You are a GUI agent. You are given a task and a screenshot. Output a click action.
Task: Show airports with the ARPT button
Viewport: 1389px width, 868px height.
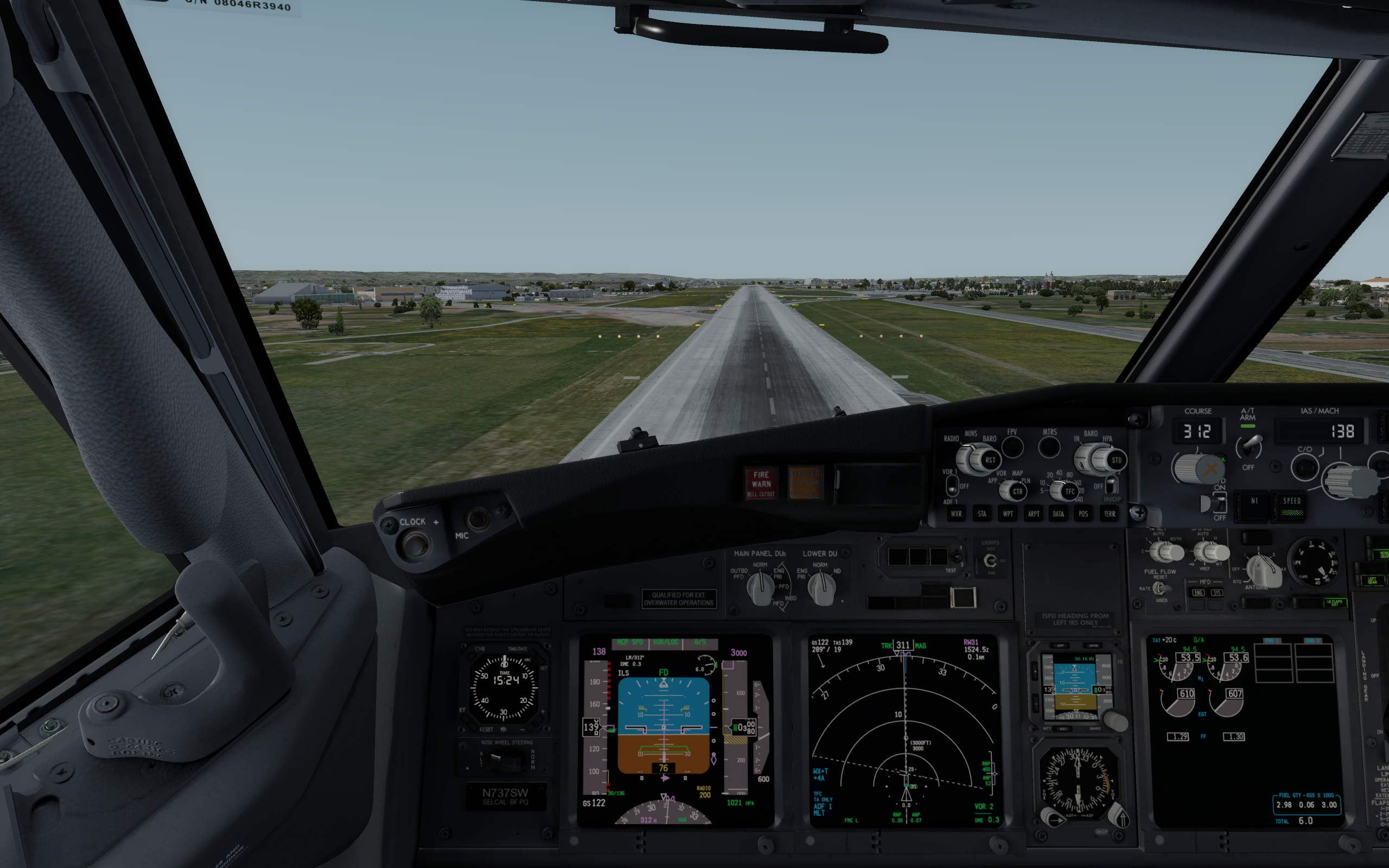click(x=1033, y=514)
